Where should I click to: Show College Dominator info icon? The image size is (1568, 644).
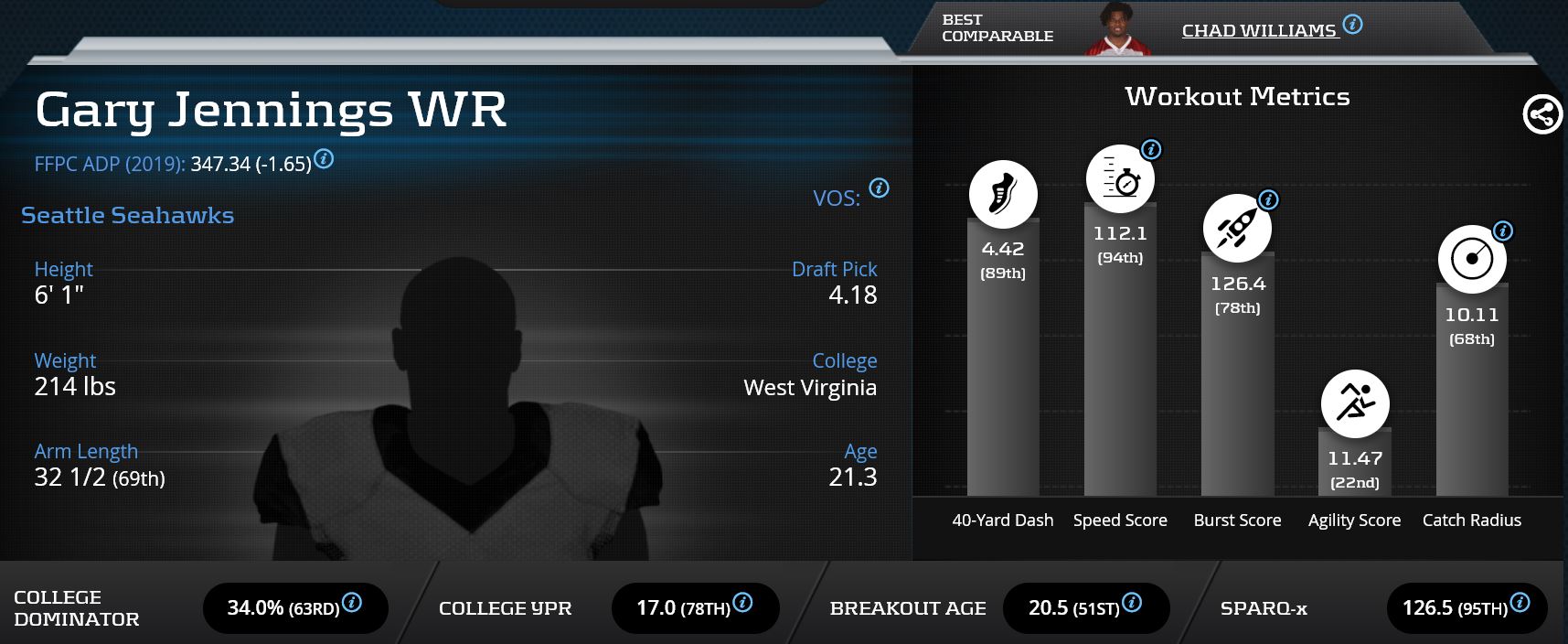click(352, 602)
